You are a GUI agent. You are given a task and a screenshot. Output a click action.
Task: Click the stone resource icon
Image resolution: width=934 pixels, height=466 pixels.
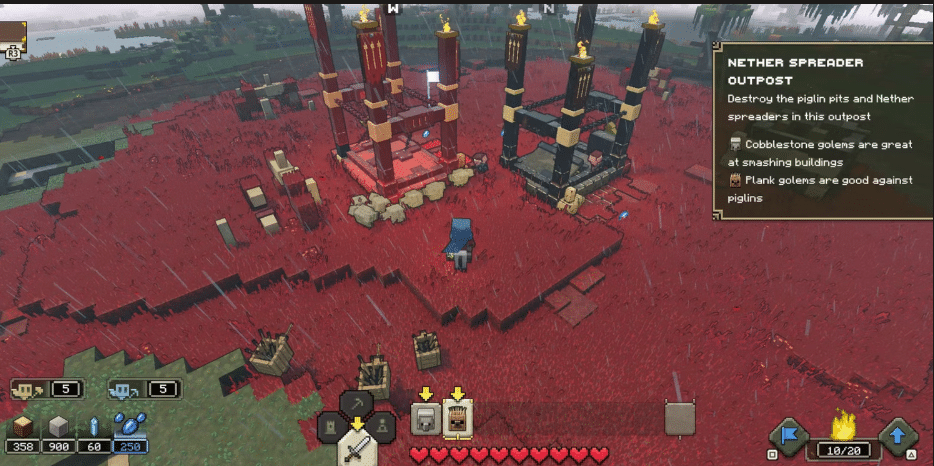[58, 425]
